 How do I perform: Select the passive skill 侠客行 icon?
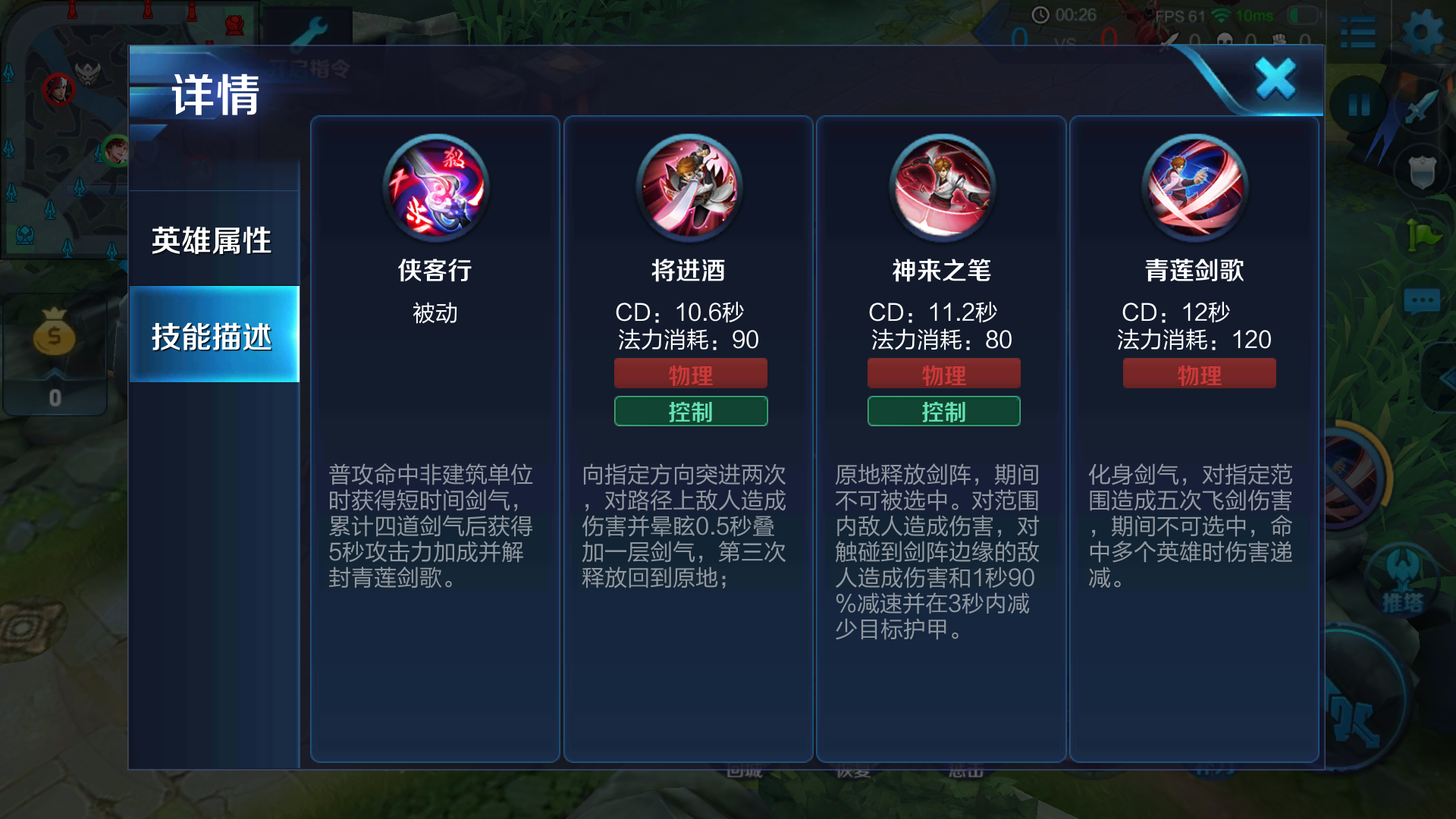(x=436, y=188)
